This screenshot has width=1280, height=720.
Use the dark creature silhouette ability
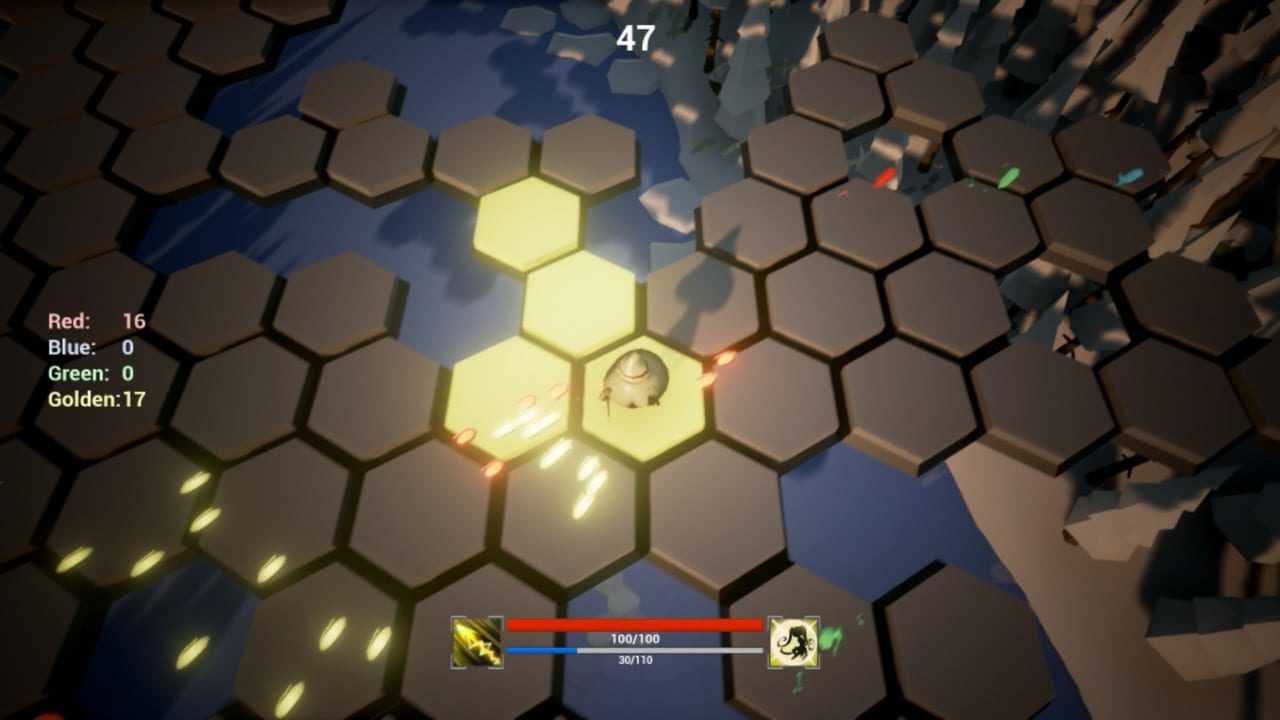click(x=794, y=642)
